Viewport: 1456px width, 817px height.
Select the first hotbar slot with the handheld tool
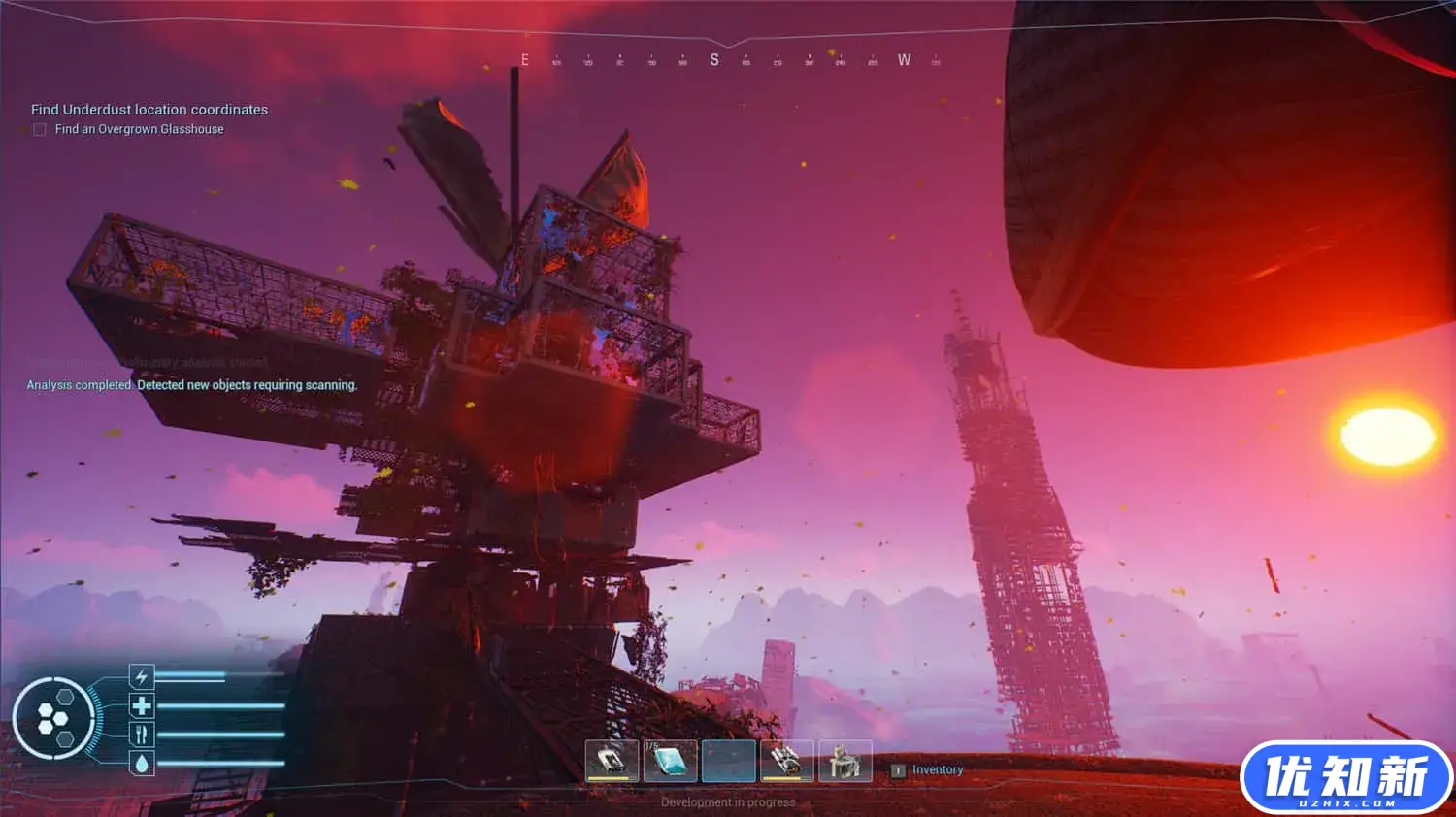[612, 761]
